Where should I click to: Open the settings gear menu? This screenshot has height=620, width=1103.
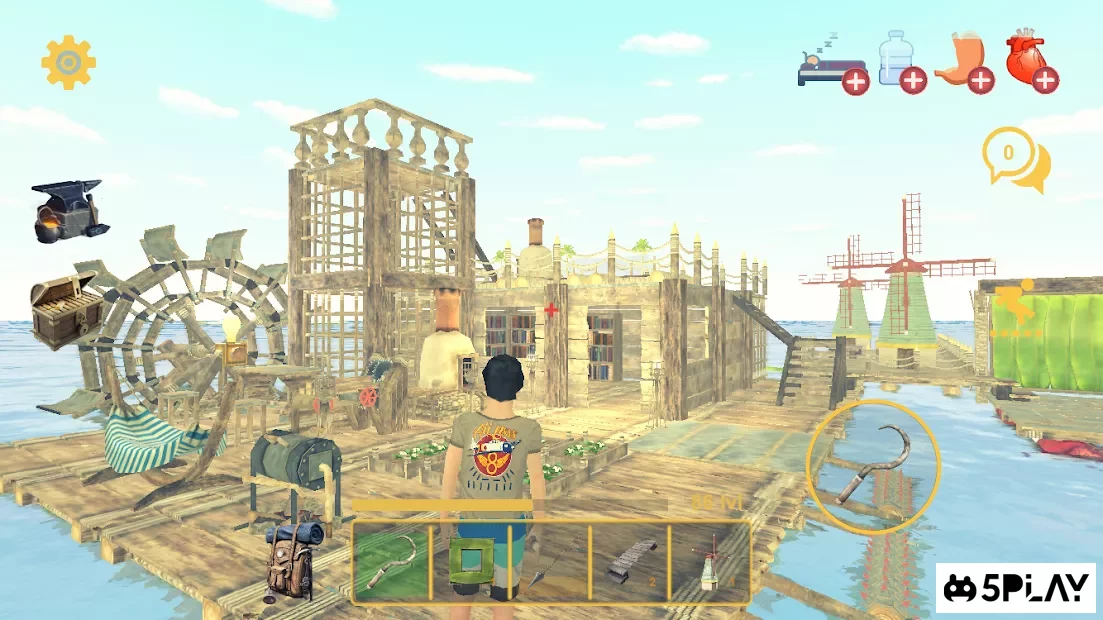tap(68, 63)
